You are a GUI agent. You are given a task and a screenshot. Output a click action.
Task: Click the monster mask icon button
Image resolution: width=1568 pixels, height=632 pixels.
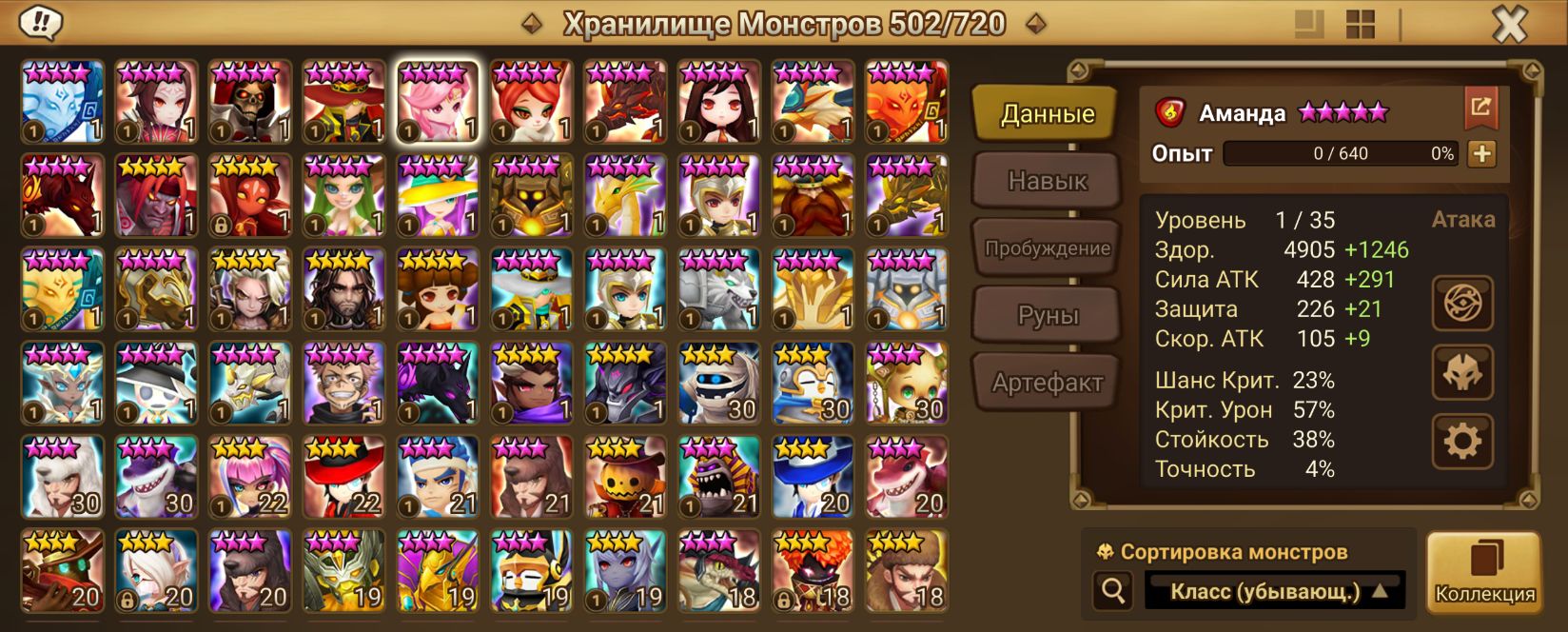pos(1462,372)
